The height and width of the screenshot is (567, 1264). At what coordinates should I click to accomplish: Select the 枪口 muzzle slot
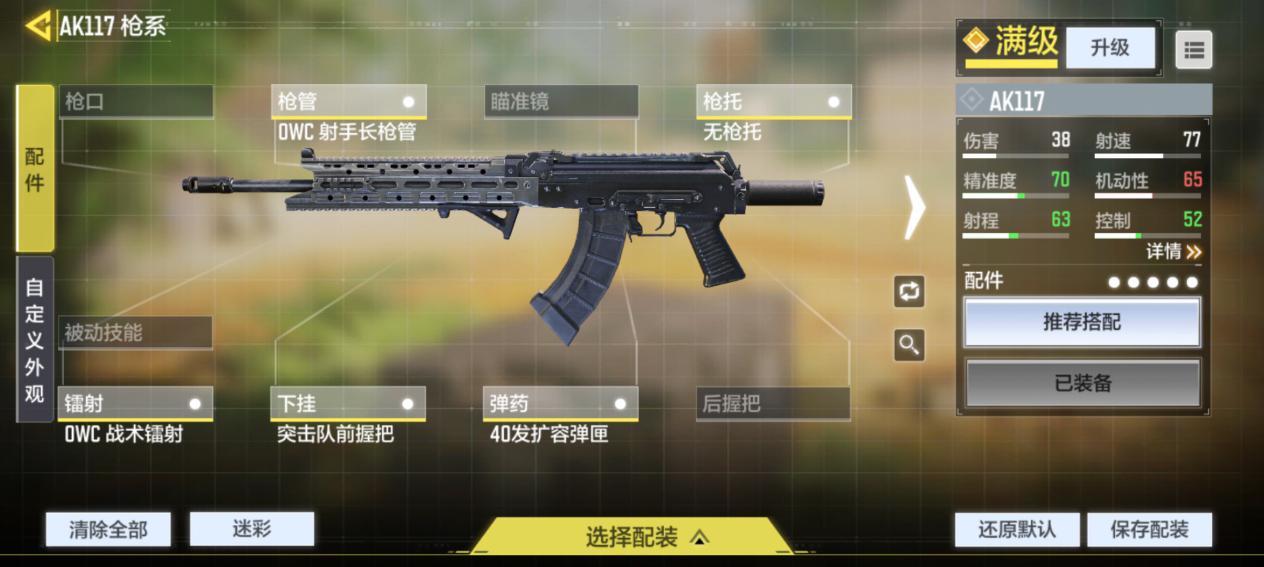click(136, 101)
